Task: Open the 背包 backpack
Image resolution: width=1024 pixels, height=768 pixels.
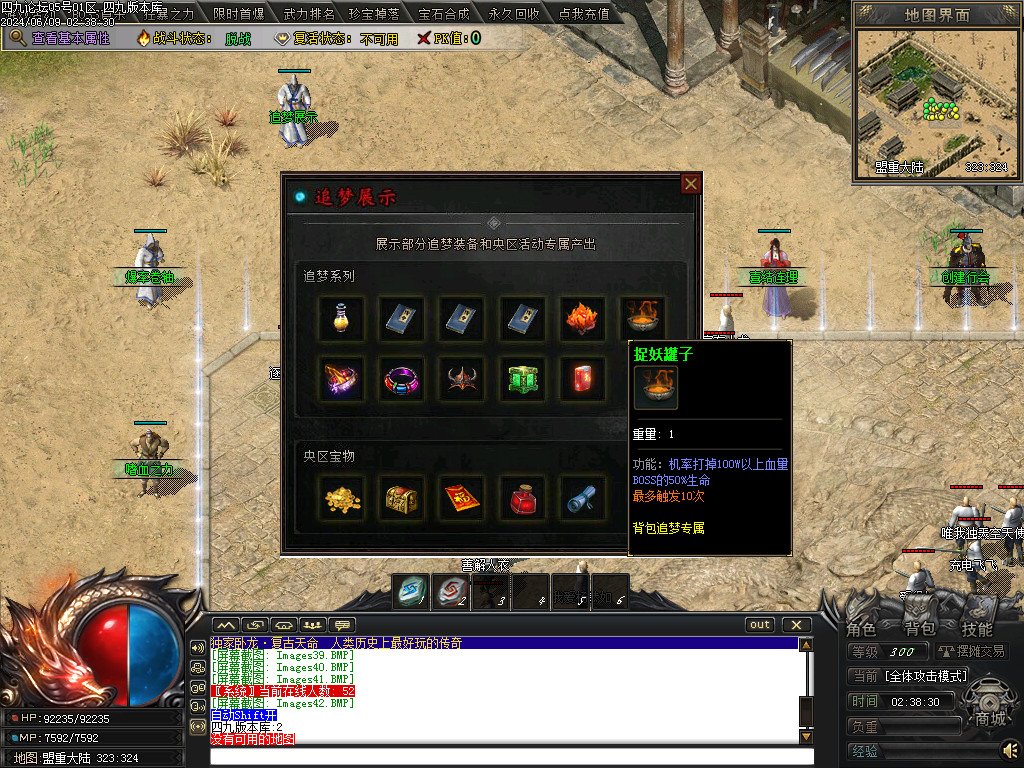Action: tap(920, 629)
